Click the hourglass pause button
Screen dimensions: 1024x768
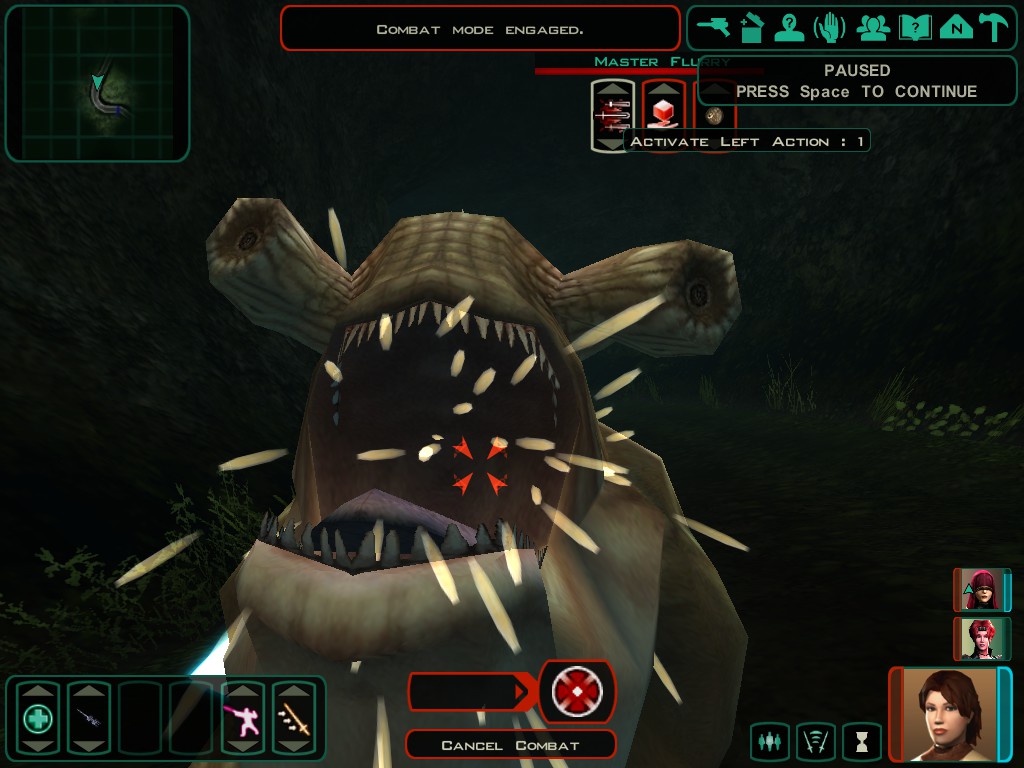pos(861,742)
